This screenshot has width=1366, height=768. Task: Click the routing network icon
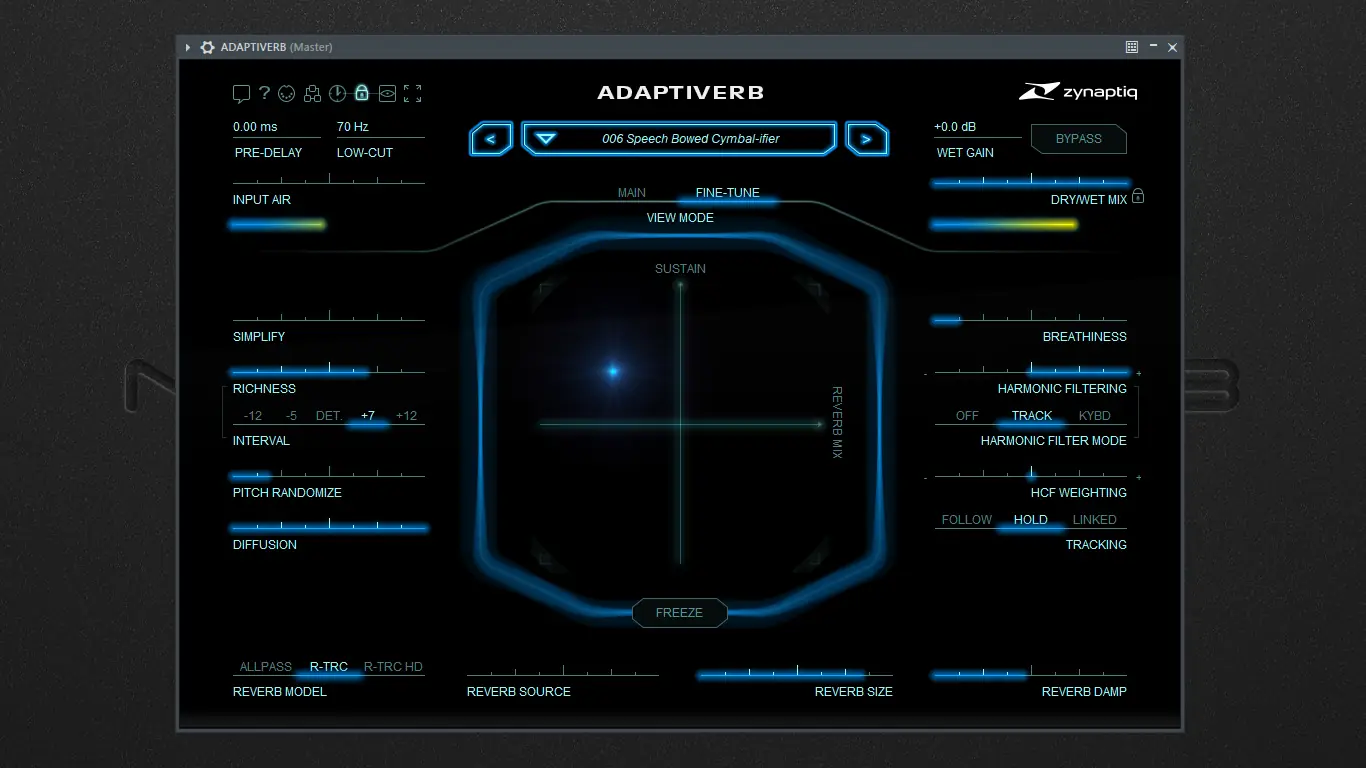312,93
